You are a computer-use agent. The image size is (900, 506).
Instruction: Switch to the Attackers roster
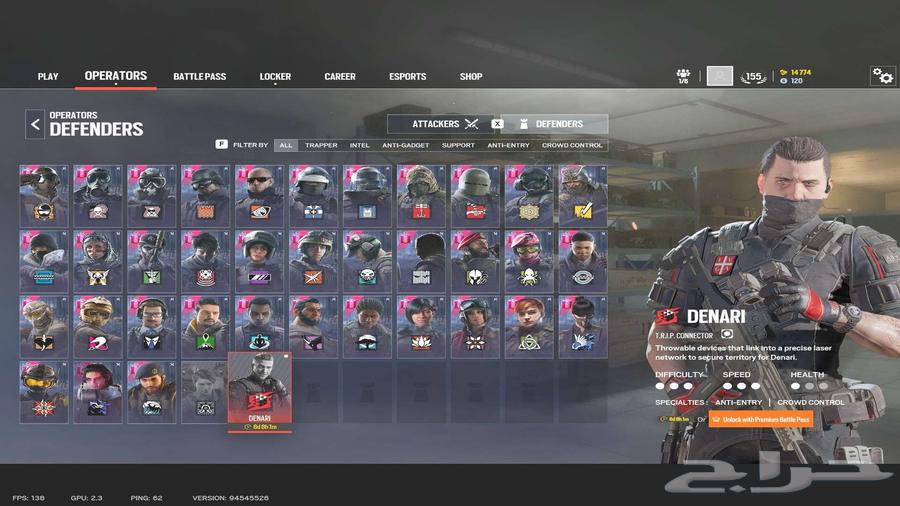click(x=445, y=124)
